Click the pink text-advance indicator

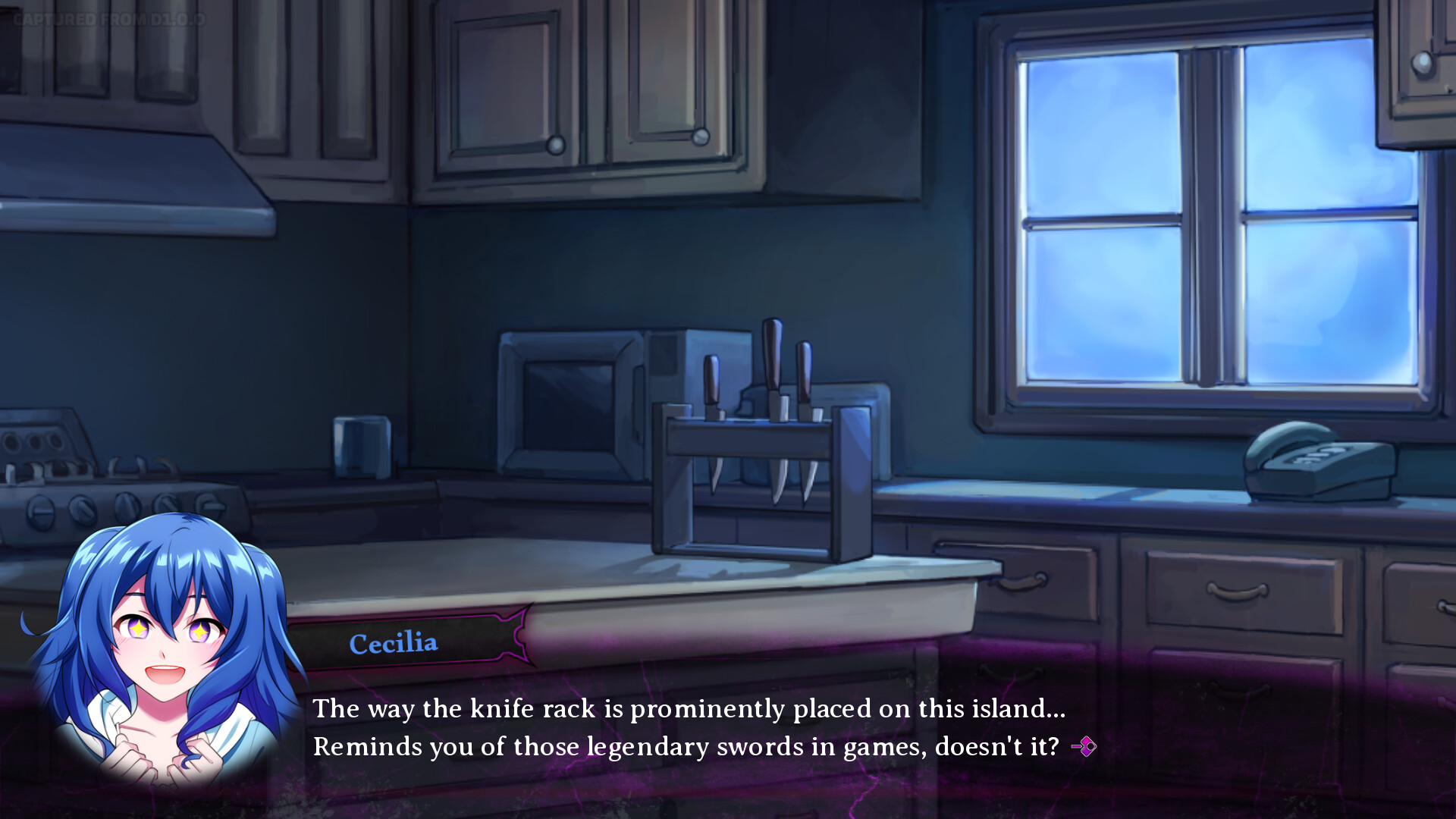point(1084,746)
